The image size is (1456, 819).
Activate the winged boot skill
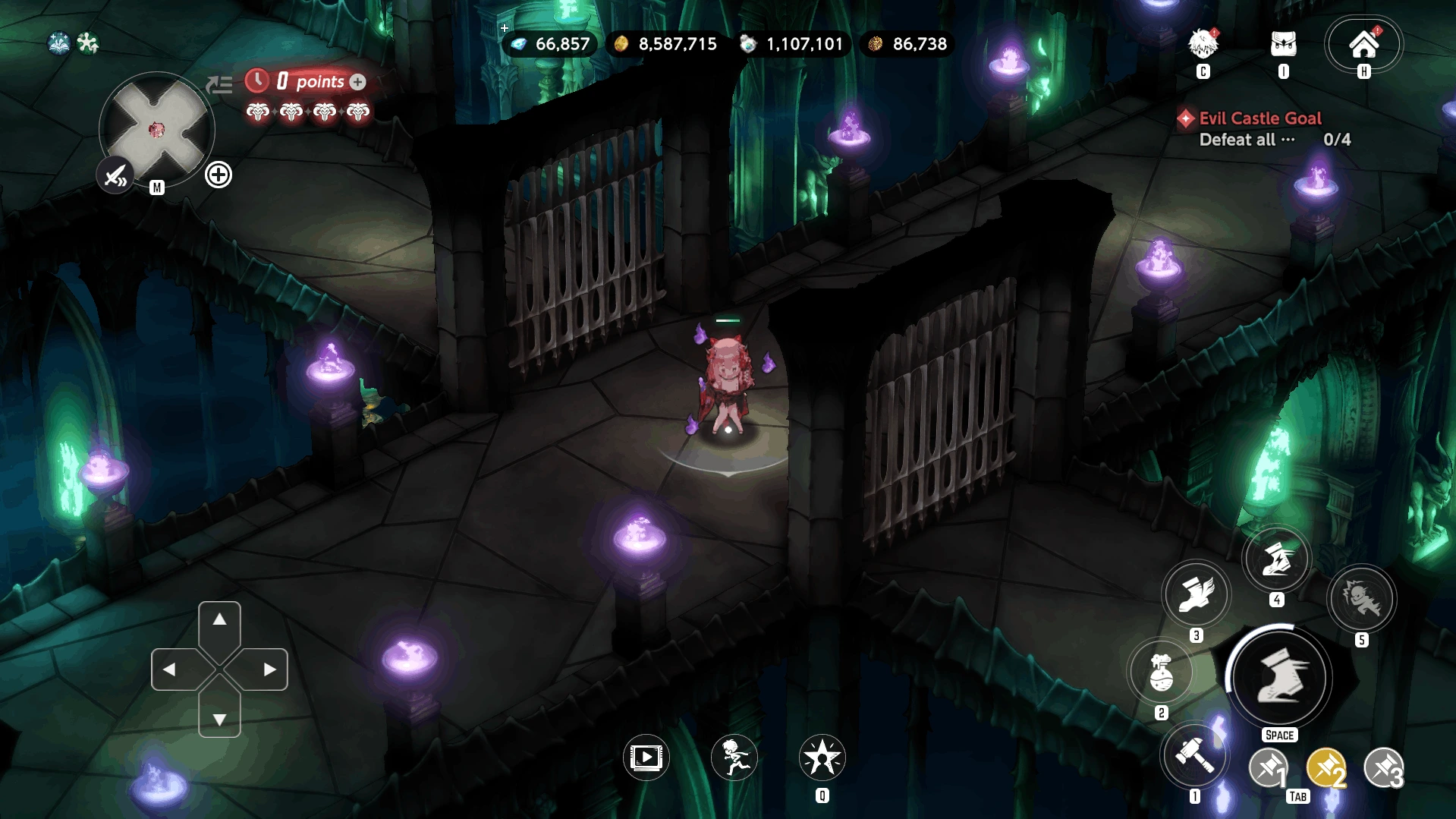[1196, 595]
